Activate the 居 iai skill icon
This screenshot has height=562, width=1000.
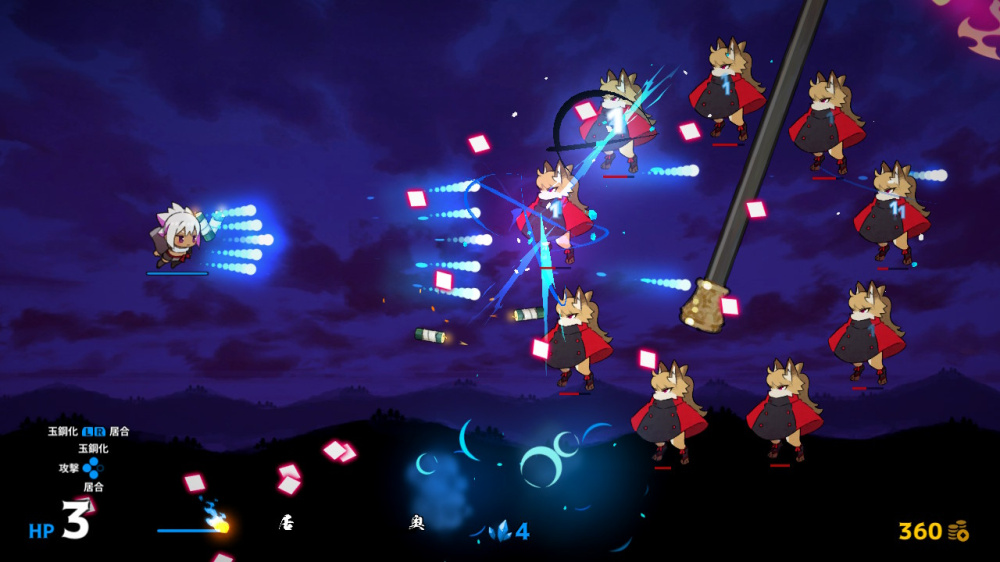(x=286, y=523)
